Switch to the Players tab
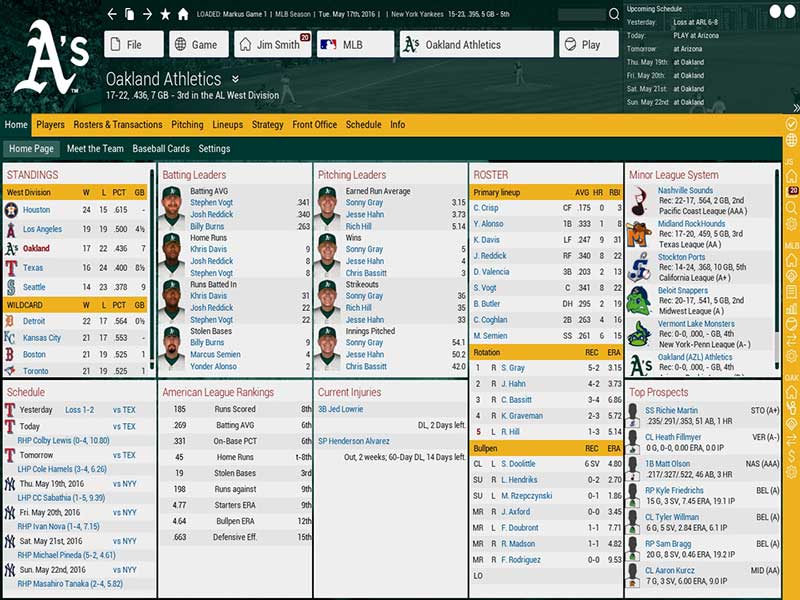Image resolution: width=800 pixels, height=600 pixels. tap(51, 125)
